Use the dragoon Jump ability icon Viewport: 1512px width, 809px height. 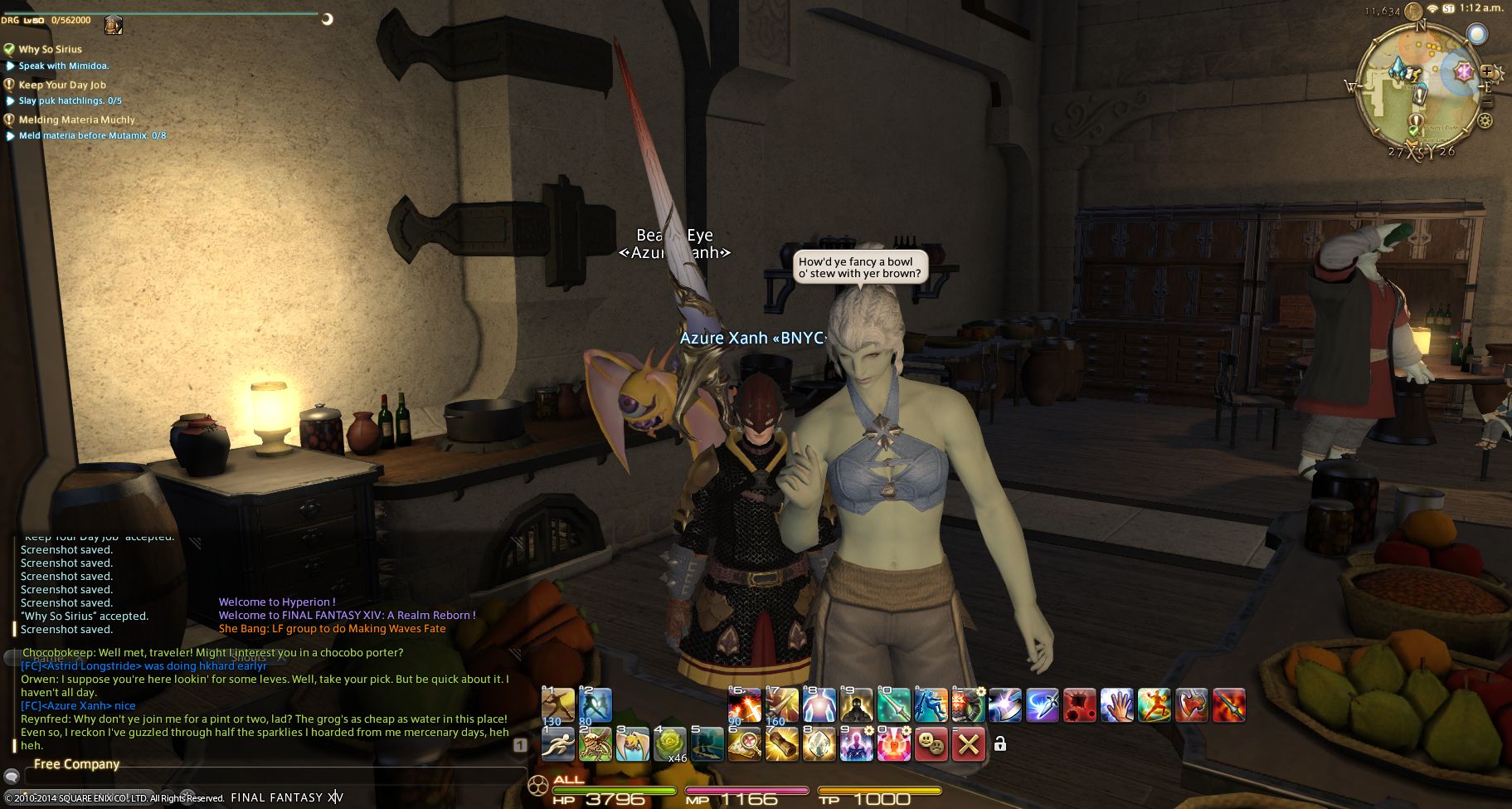[x=931, y=705]
